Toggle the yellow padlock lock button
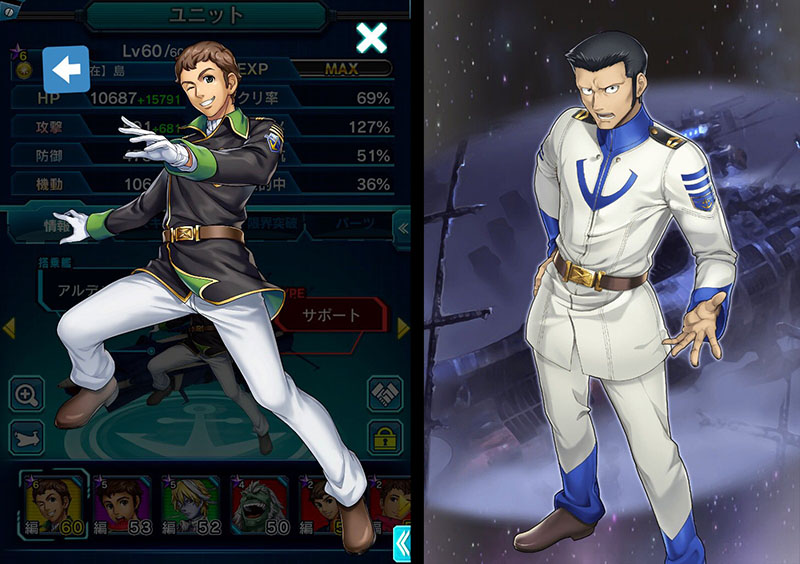The width and height of the screenshot is (800, 564). [385, 436]
